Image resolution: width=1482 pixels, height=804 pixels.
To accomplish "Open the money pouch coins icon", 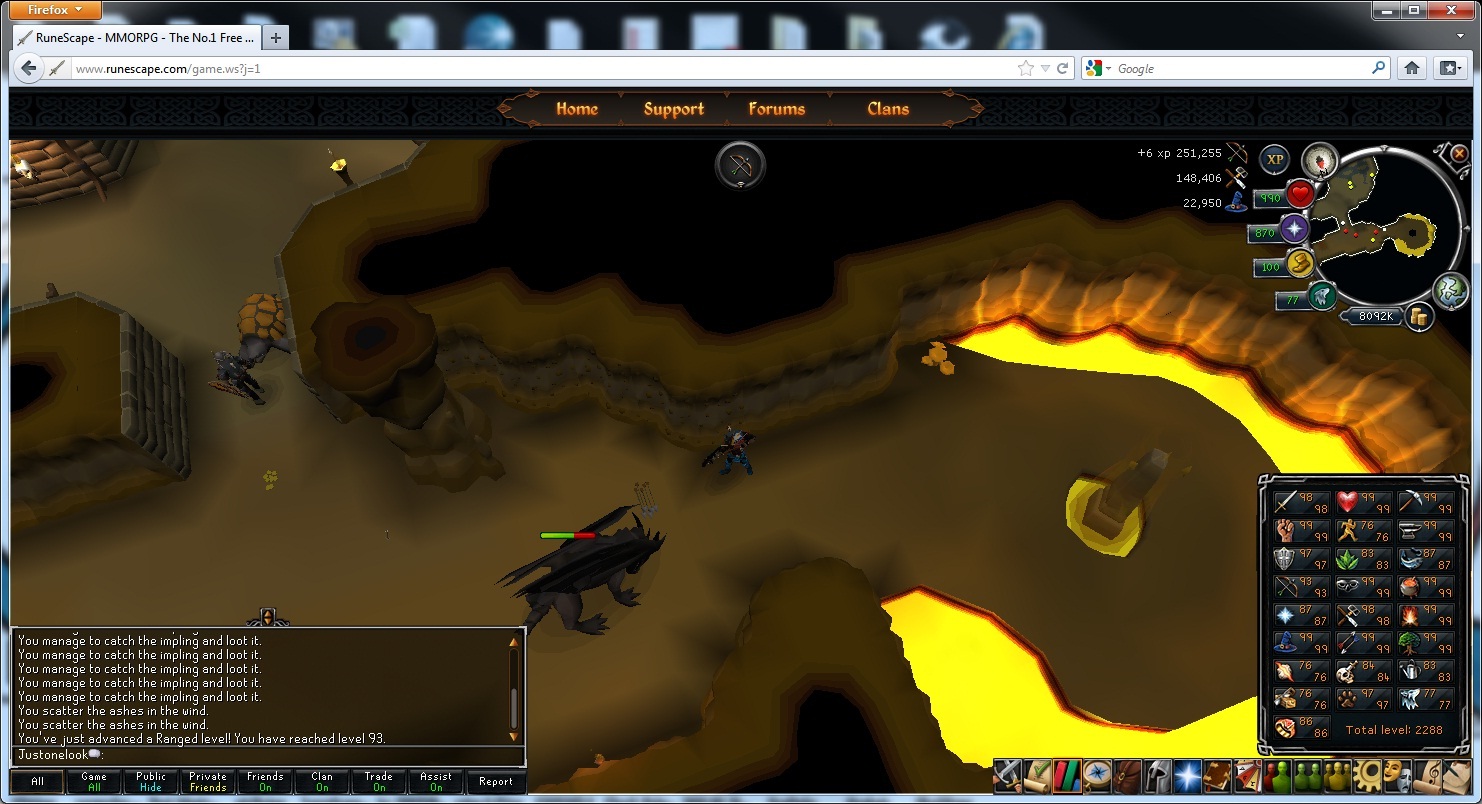I will pyautogui.click(x=1417, y=317).
